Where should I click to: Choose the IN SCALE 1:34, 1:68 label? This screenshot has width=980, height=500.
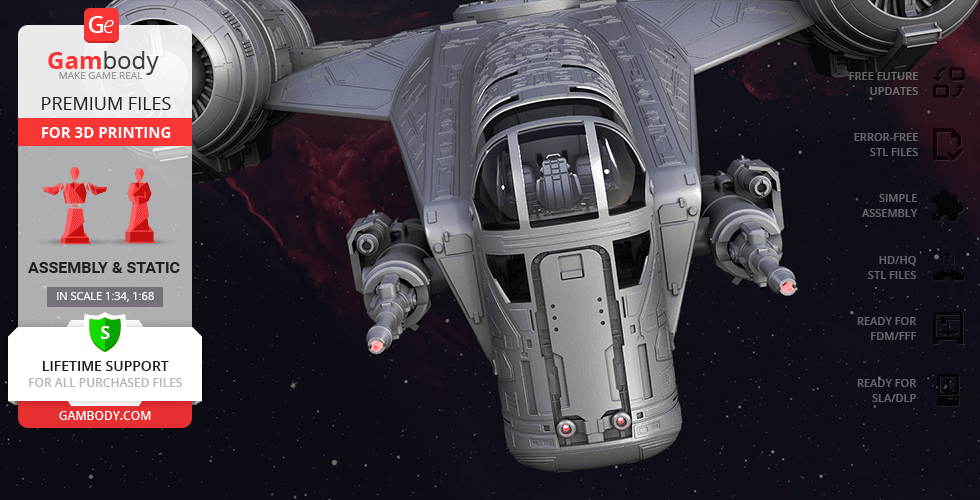pos(105,296)
